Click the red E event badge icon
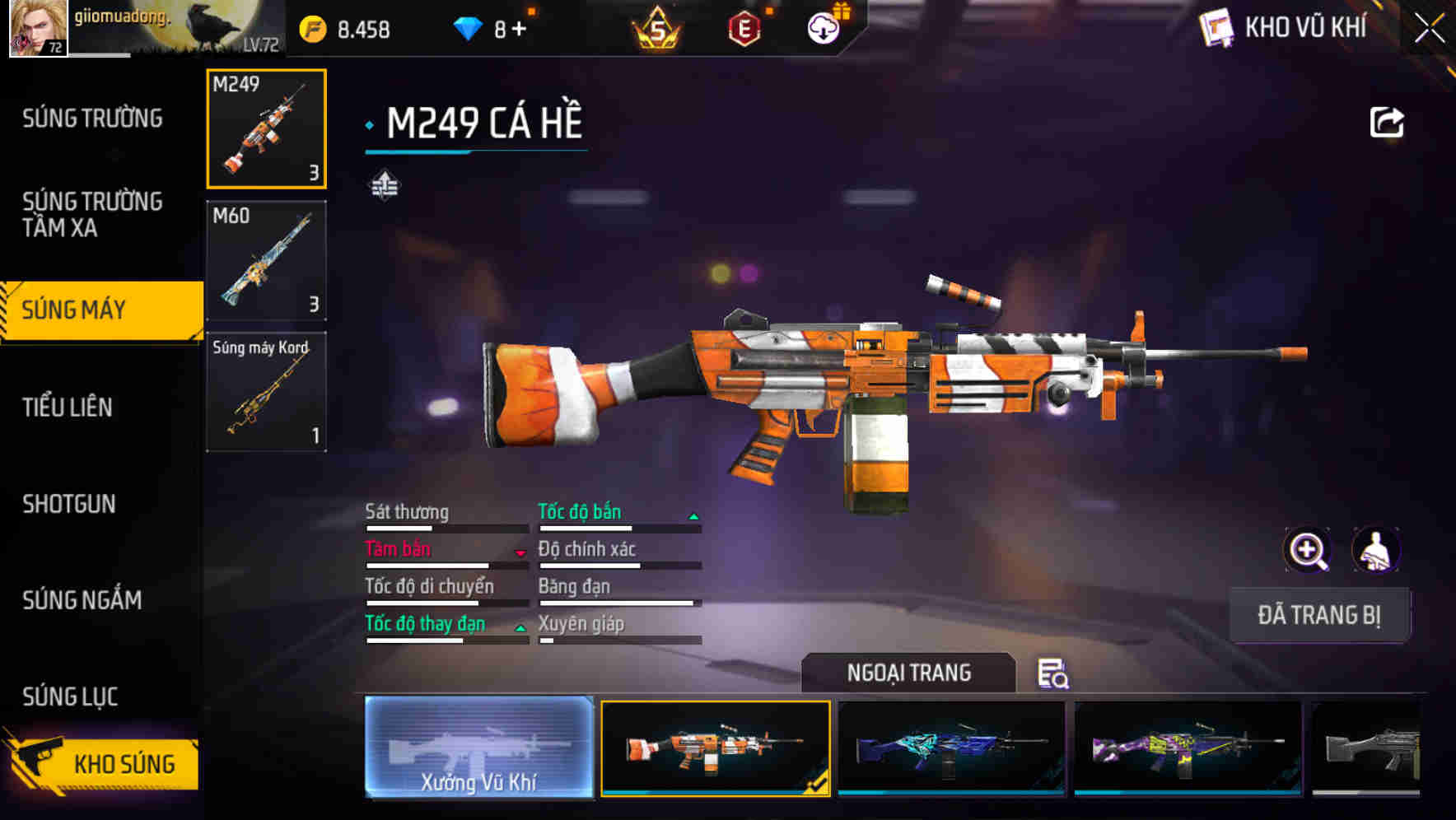 coord(742,27)
